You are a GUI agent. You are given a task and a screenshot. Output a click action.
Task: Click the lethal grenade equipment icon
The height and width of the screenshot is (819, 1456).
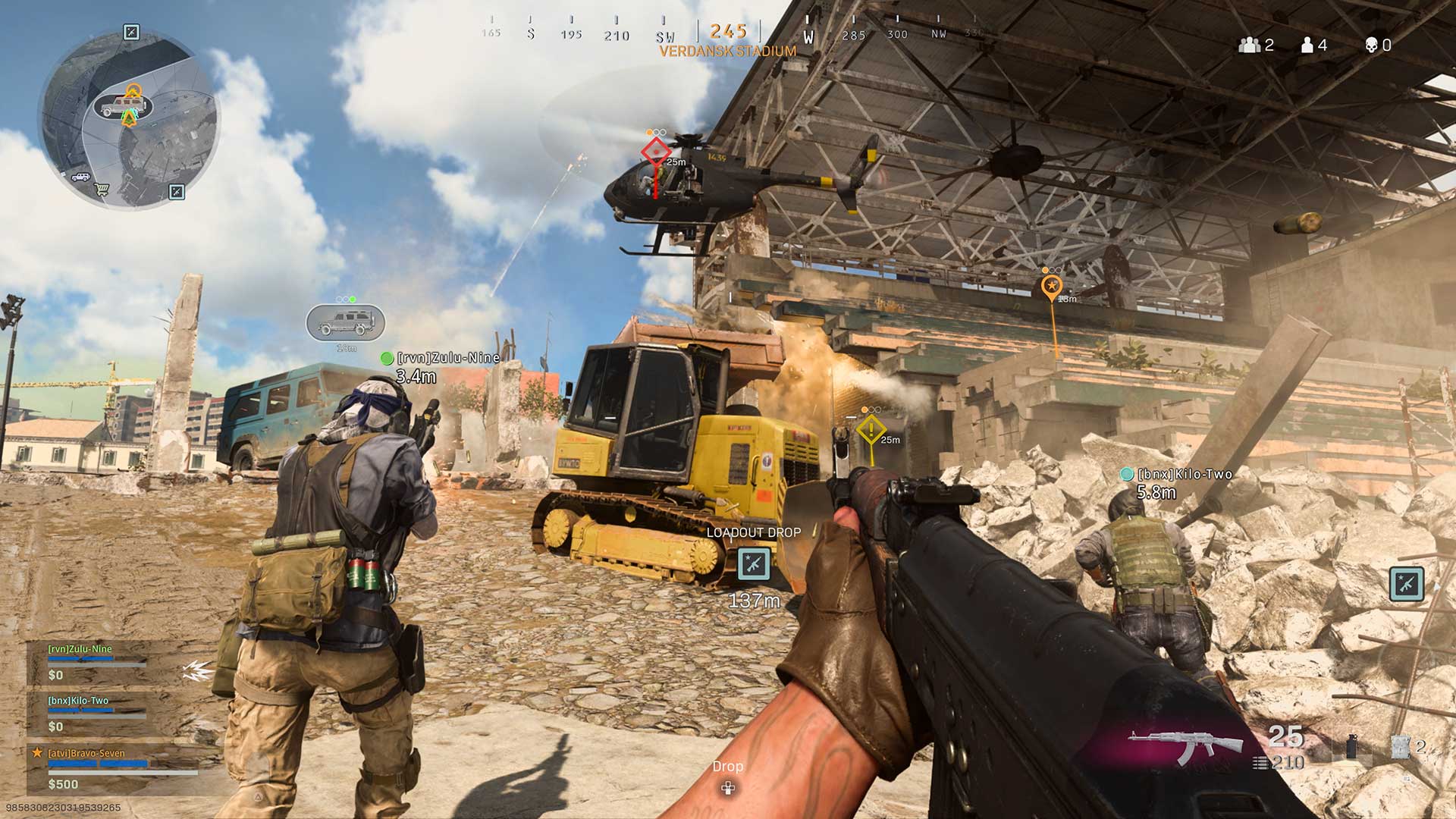[x=1351, y=748]
